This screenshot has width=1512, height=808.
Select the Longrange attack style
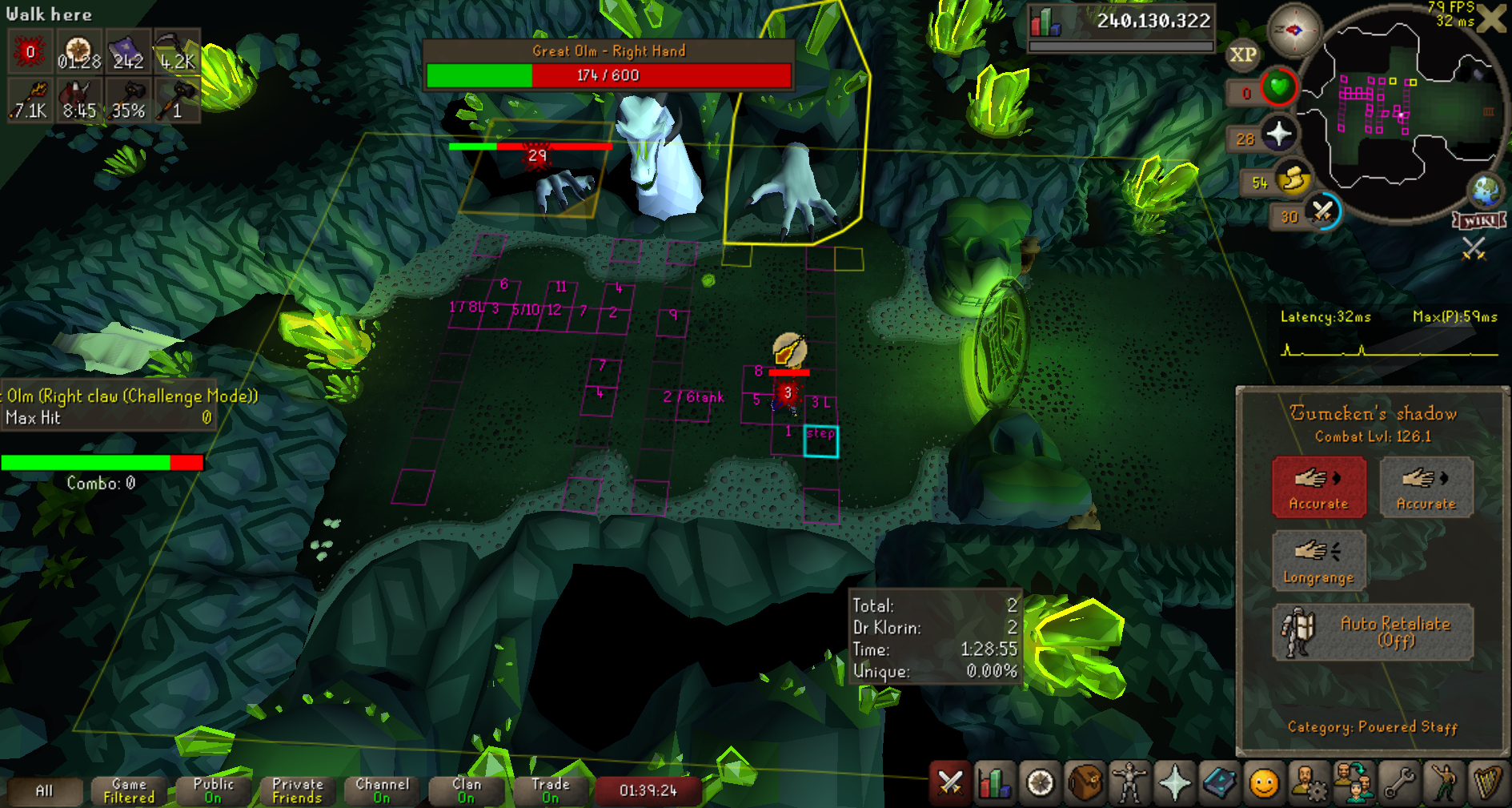pos(1318,561)
